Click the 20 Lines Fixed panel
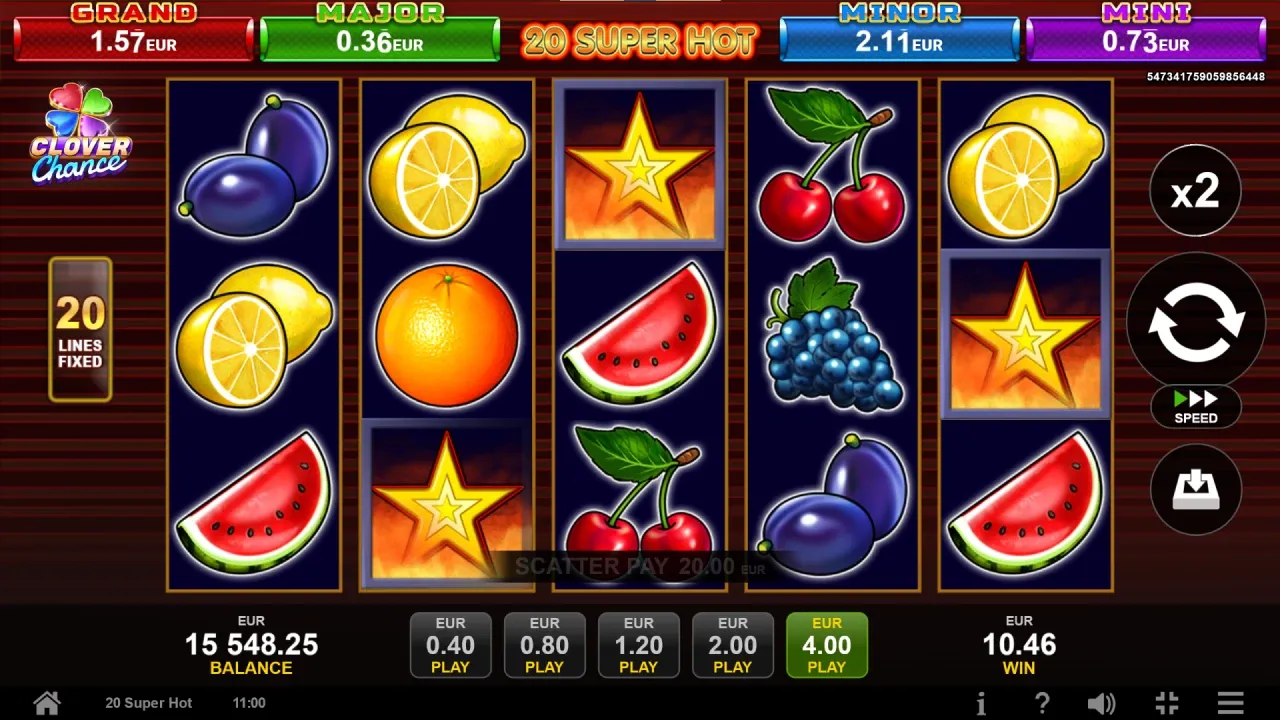 point(80,330)
